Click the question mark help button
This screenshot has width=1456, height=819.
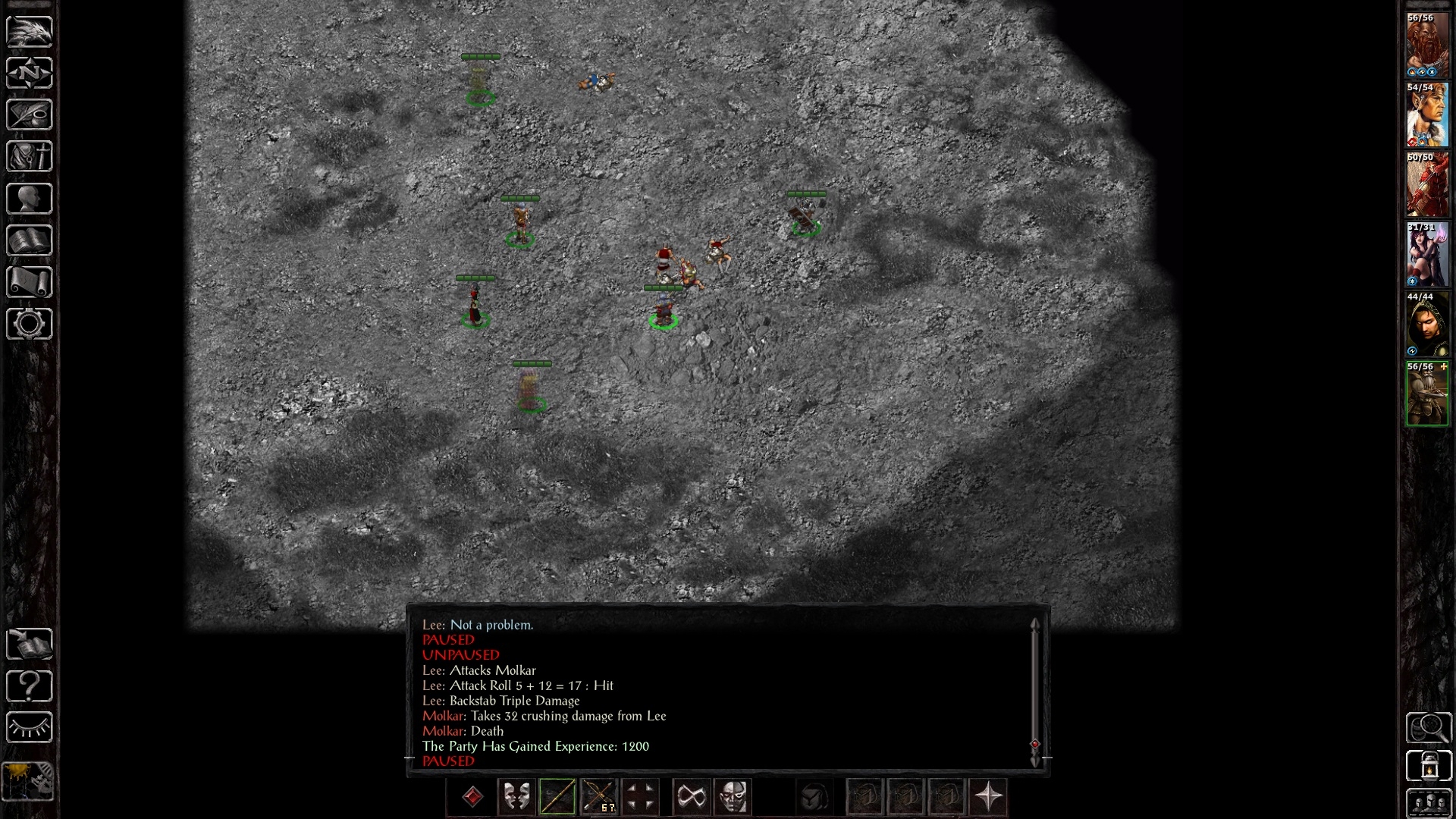[30, 686]
